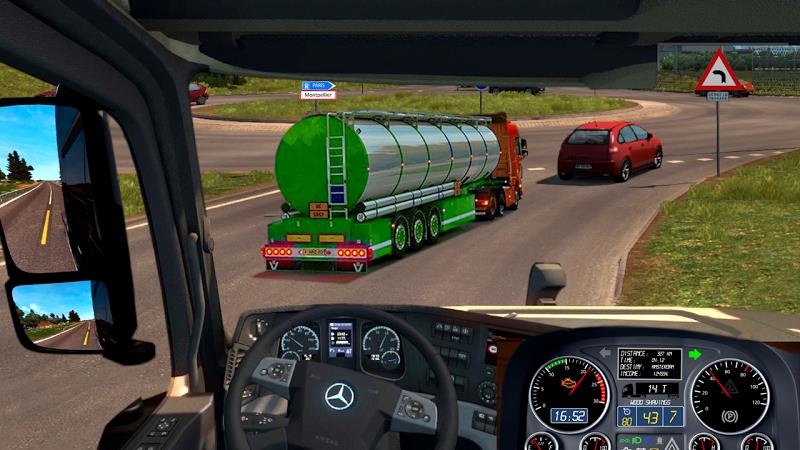Image resolution: width=800 pixels, height=450 pixels.
Task: Activate the green right turn signal arrow
Action: [696, 353]
